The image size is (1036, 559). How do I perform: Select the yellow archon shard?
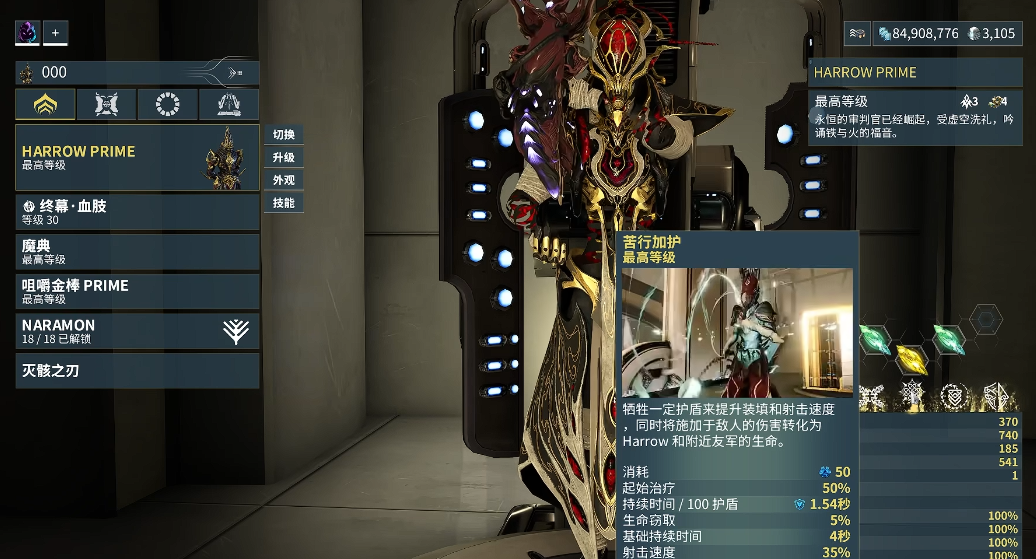pyautogui.click(x=910, y=358)
